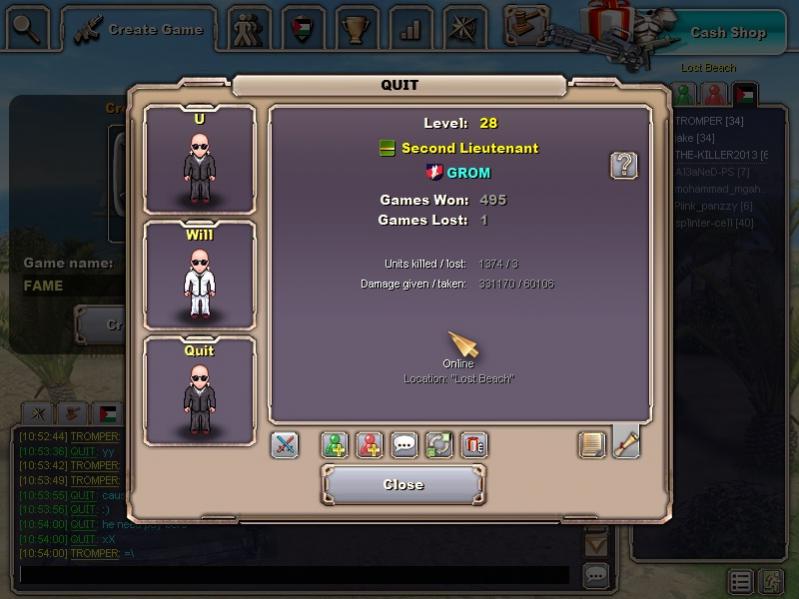The width and height of the screenshot is (799, 599).
Task: Click the crossed swords duel icon
Action: tap(285, 445)
